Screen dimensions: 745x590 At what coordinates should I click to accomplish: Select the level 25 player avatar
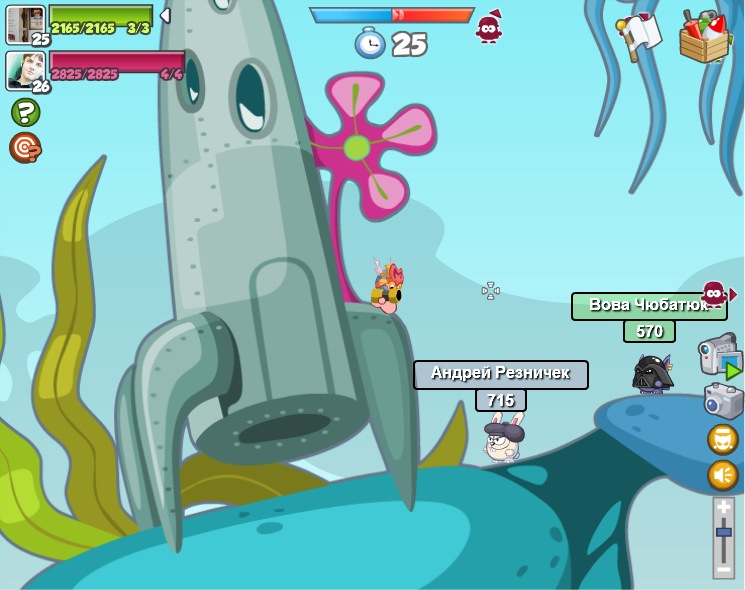point(25,24)
